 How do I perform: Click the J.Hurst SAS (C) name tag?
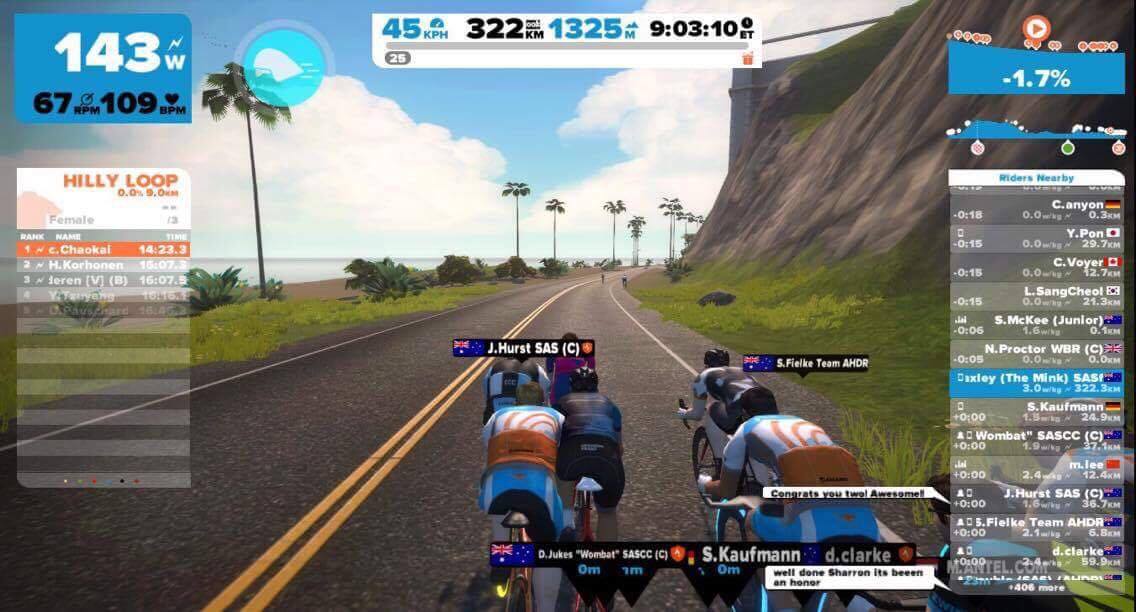point(525,348)
